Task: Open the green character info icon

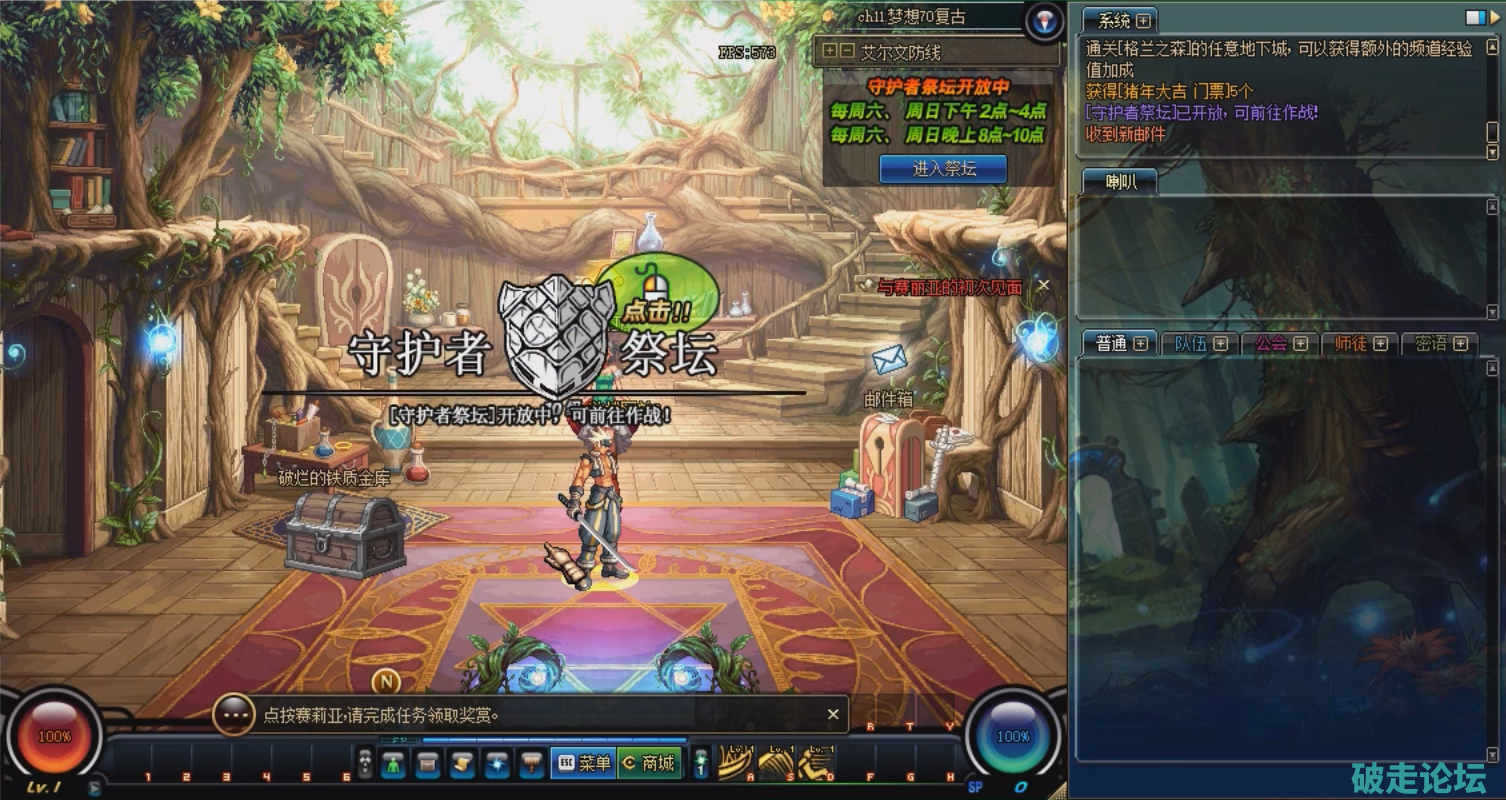Action: 393,764
